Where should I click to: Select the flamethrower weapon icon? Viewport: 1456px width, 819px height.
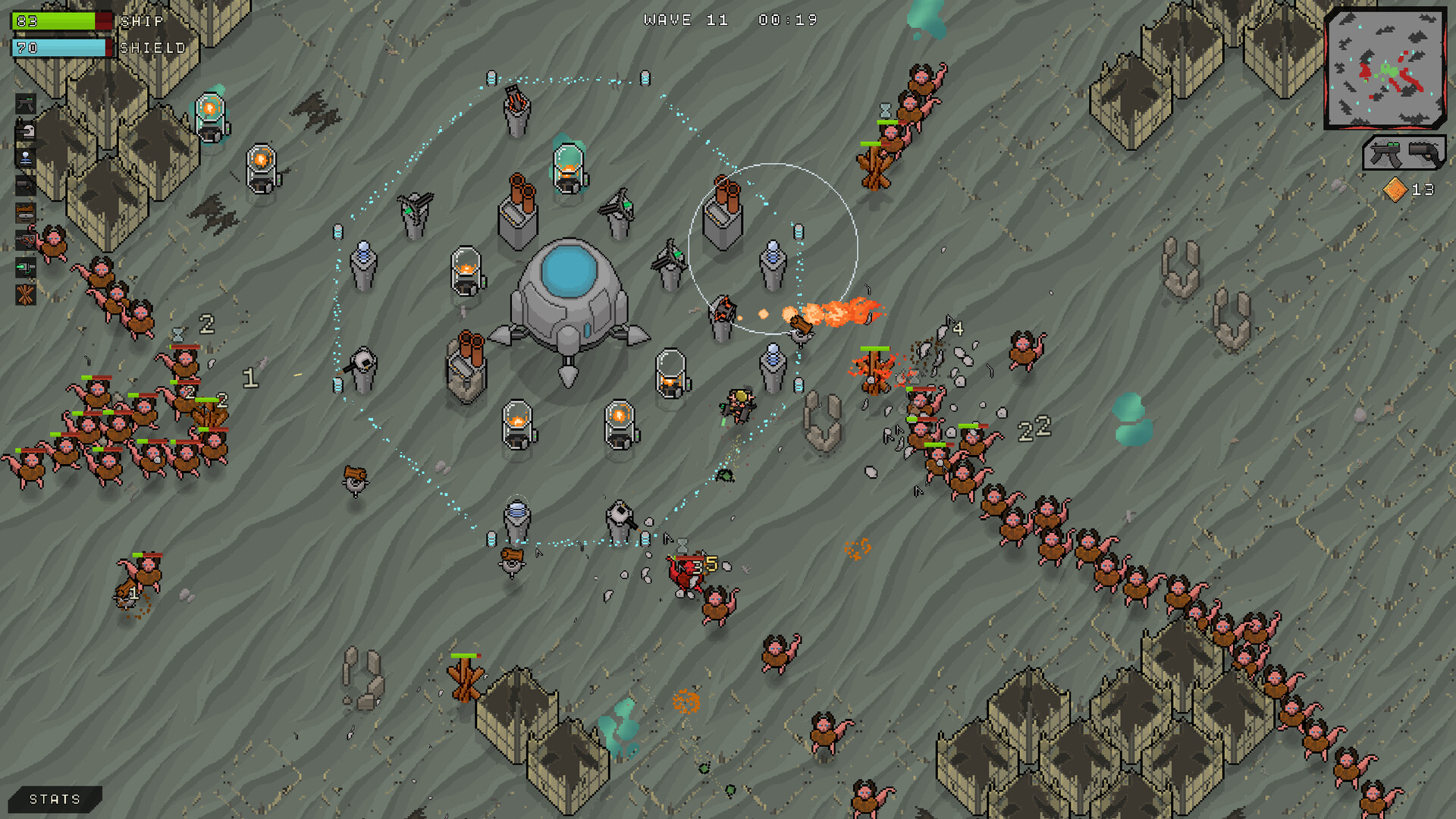point(25,241)
